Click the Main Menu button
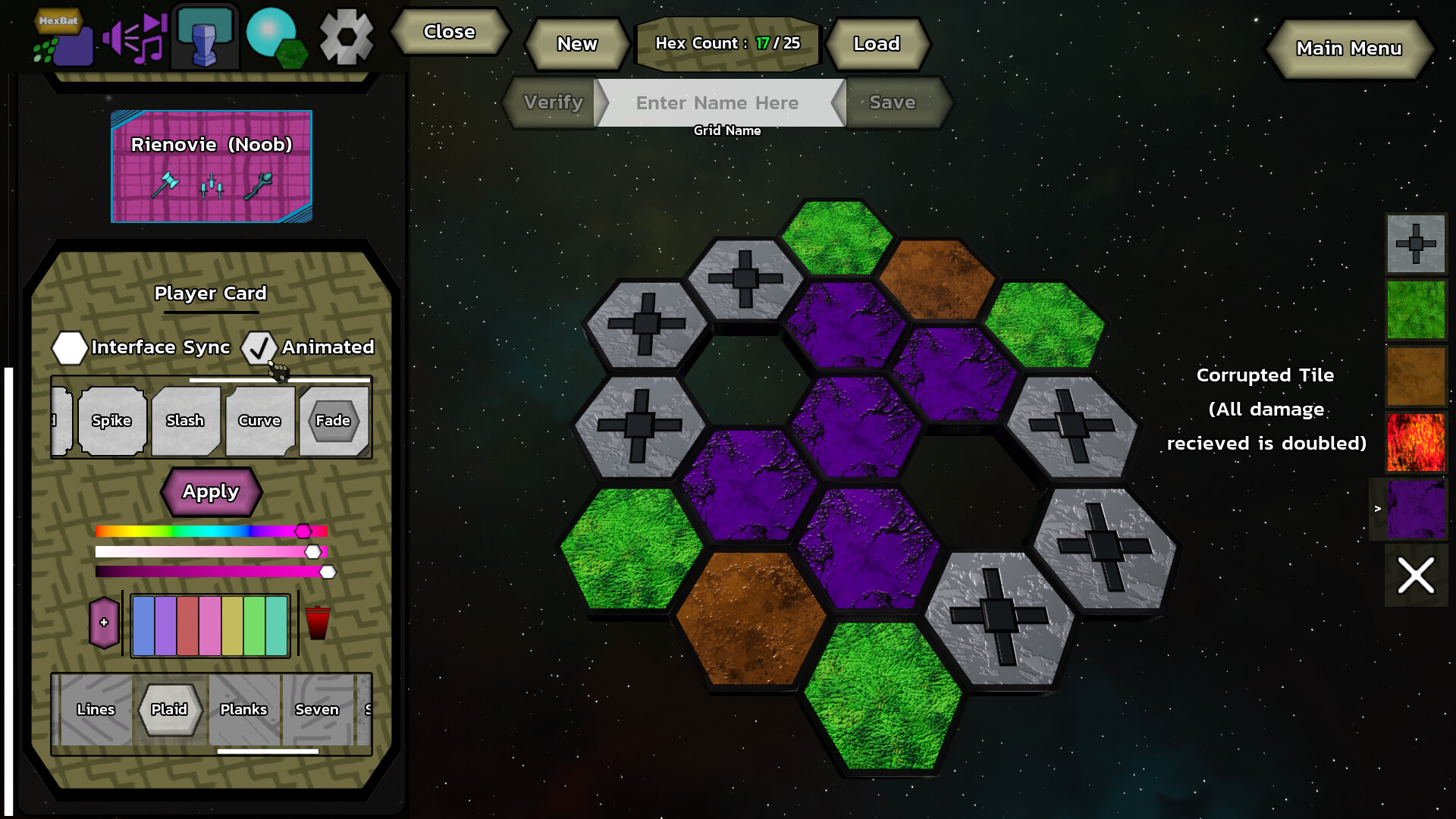 point(1349,48)
